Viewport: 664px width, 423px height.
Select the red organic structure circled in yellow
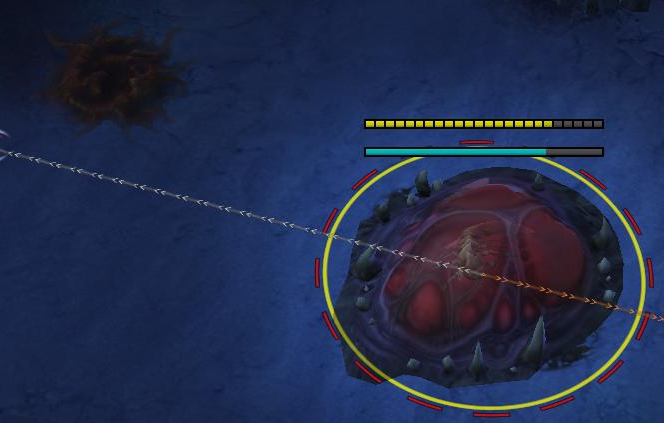point(480,278)
